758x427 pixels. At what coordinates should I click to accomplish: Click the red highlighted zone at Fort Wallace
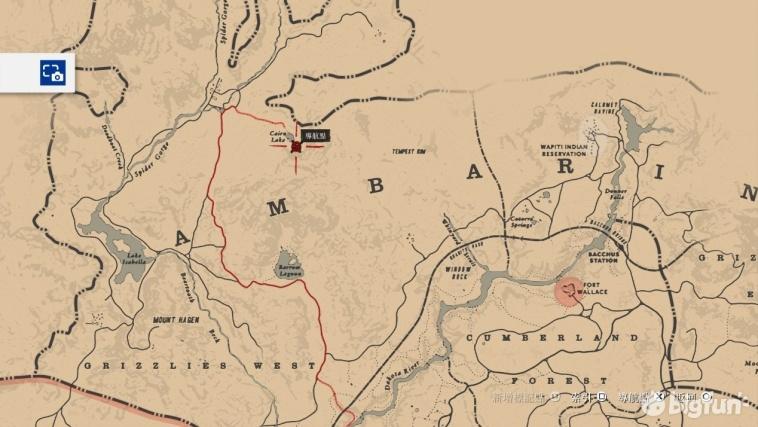570,291
